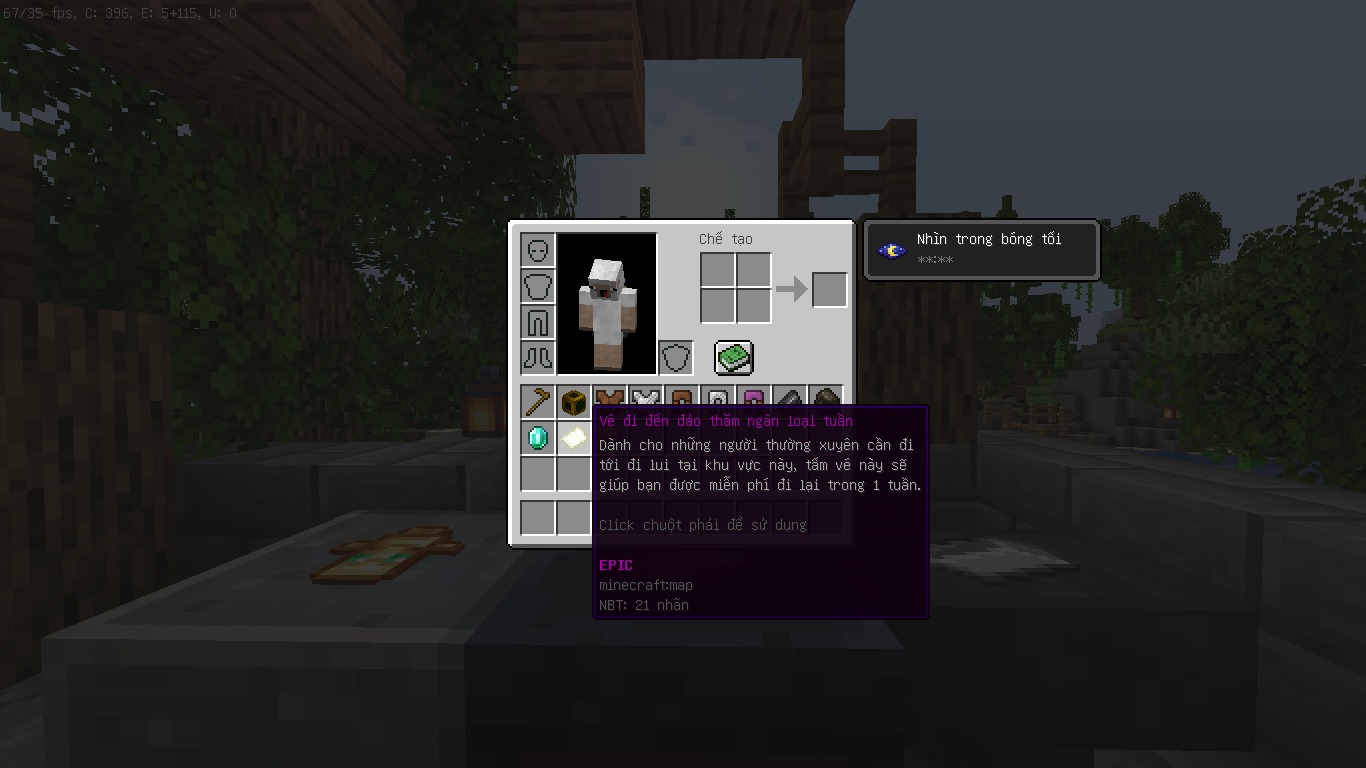This screenshot has height=768, width=1366.
Task: Pick up the diamond in inventory
Action: click(x=538, y=438)
